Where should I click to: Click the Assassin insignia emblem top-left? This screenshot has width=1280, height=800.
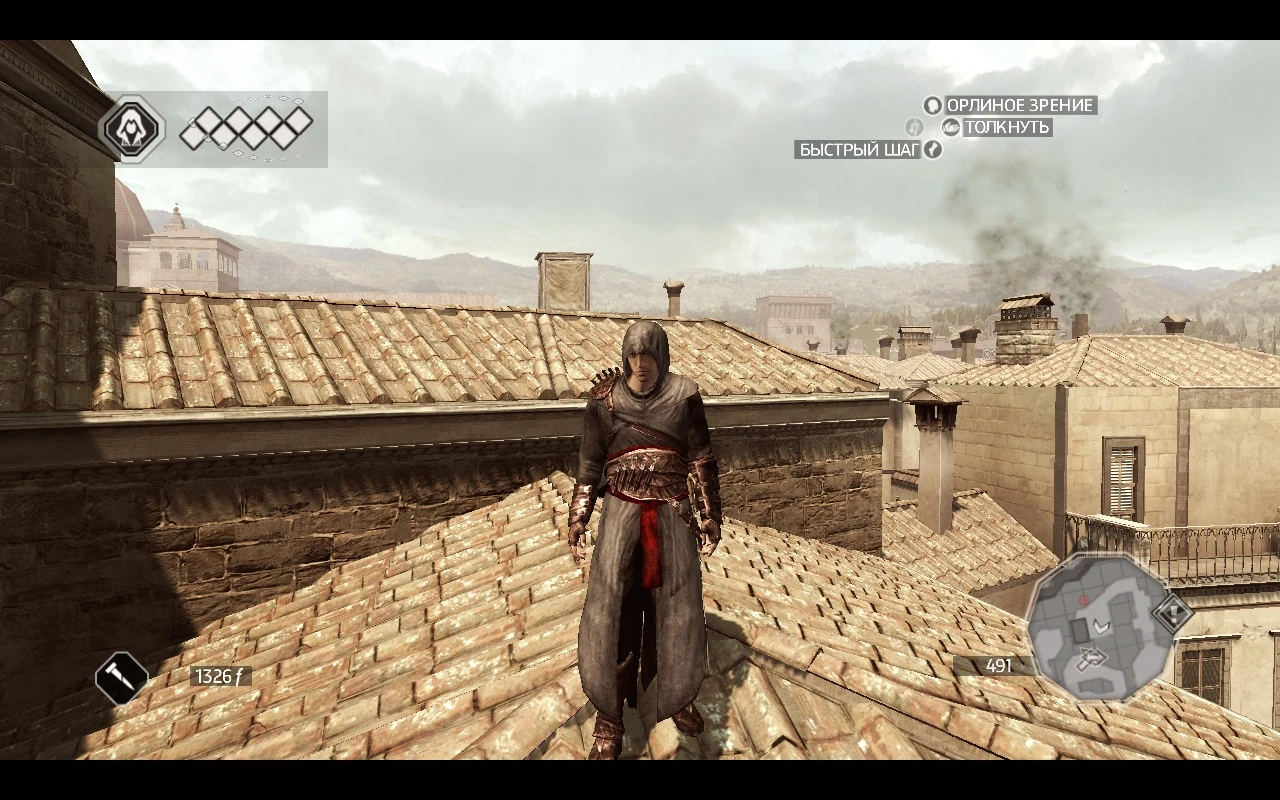[133, 127]
